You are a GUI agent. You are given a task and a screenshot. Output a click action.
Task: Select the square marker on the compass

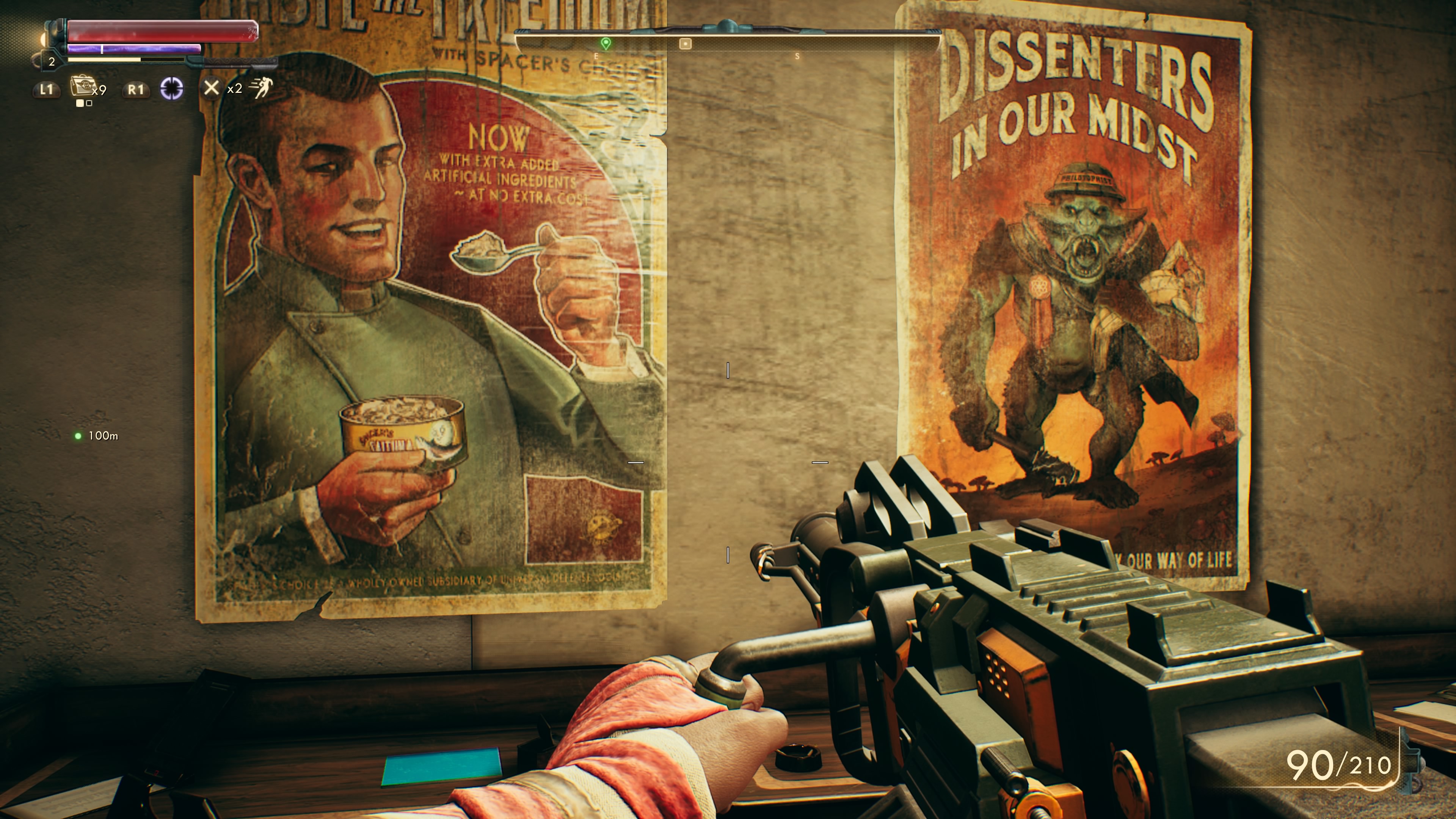tap(685, 44)
